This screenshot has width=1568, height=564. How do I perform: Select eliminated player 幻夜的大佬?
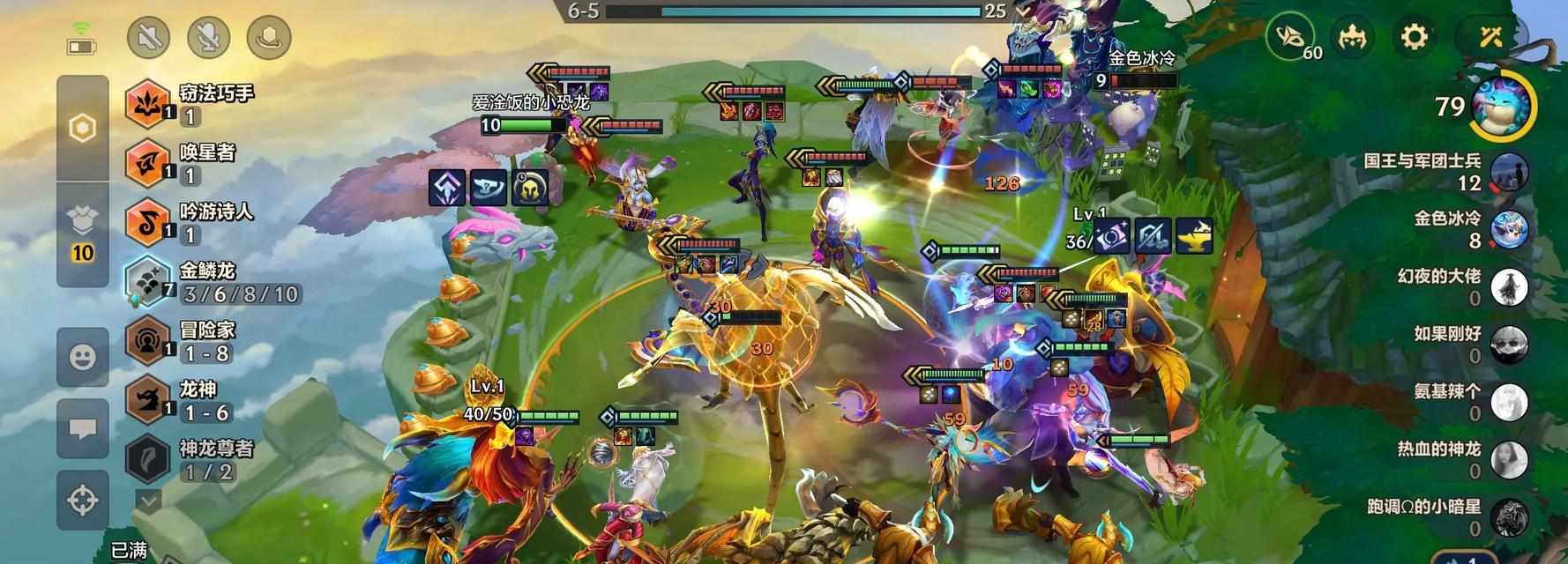tap(1508, 287)
